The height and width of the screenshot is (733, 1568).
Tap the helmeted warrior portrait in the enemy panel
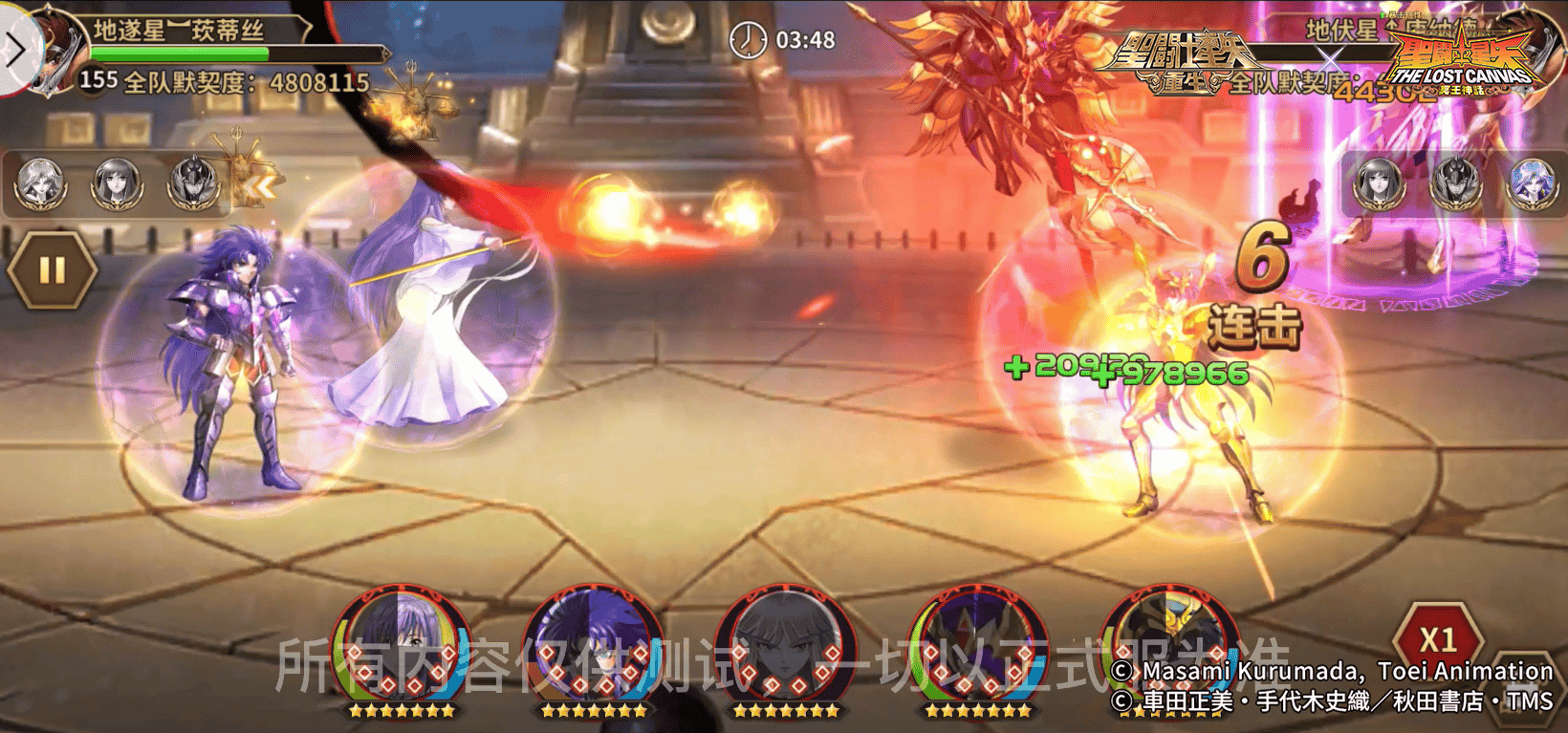(x=1454, y=183)
